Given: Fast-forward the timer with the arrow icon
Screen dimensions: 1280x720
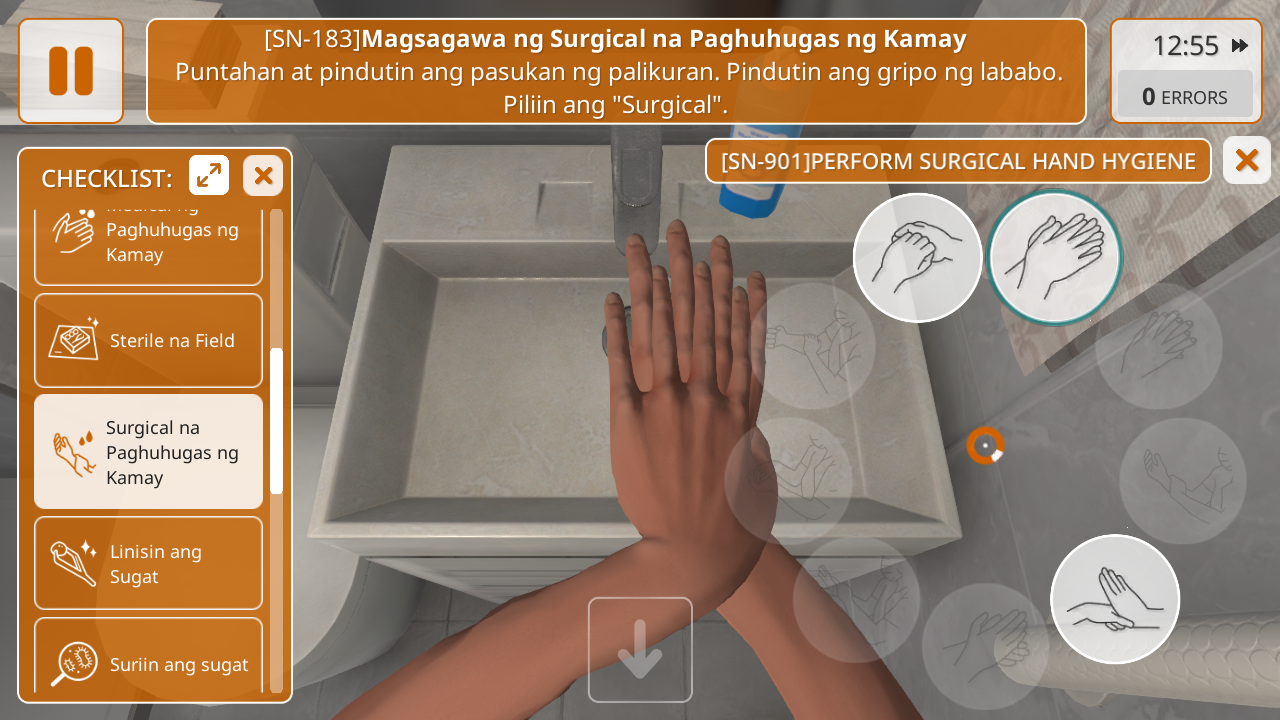Looking at the screenshot, I should pyautogui.click(x=1240, y=46).
